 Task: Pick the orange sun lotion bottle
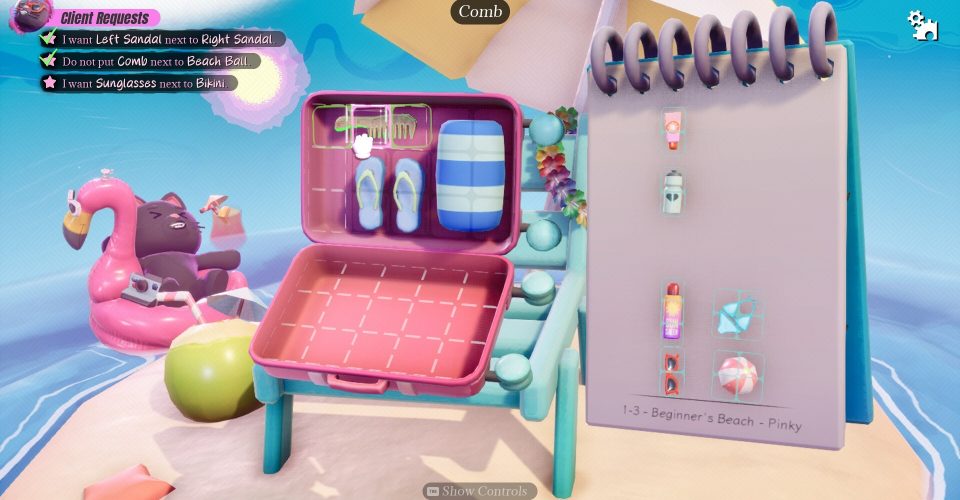[x=671, y=311]
